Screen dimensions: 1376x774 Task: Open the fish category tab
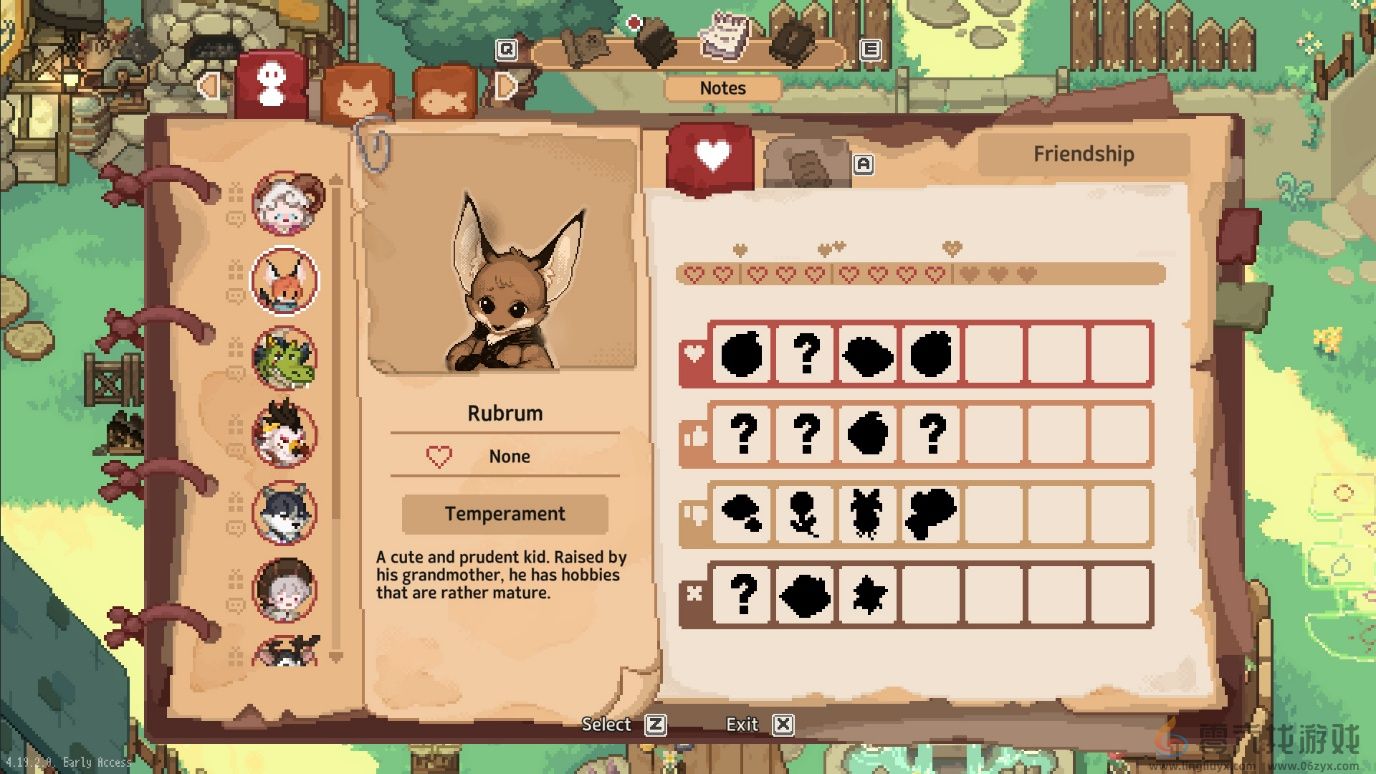point(444,96)
